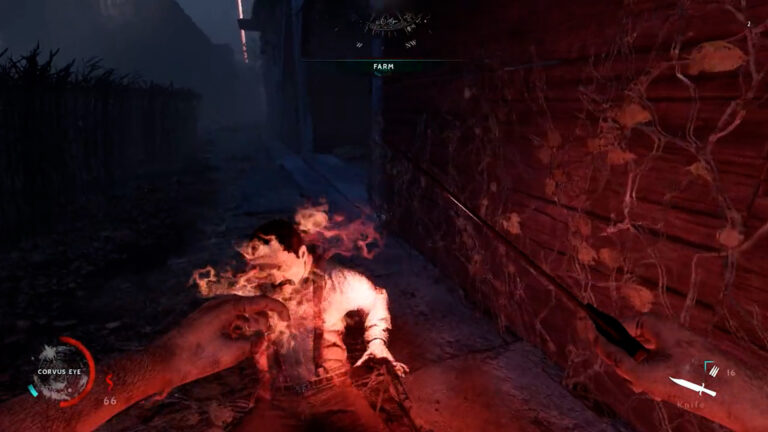
Task: Activate the Corvus Eye ability dial
Action: click(61, 372)
